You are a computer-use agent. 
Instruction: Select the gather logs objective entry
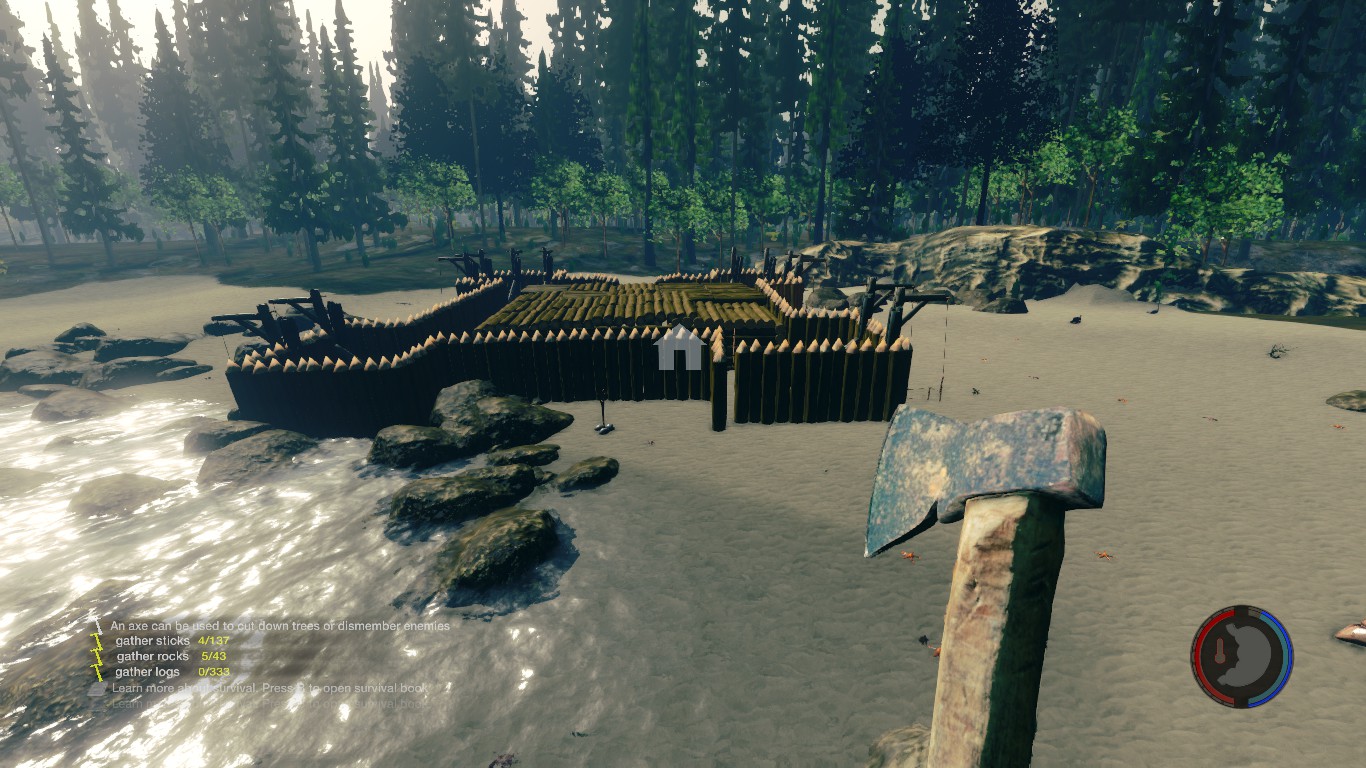[x=171, y=672]
